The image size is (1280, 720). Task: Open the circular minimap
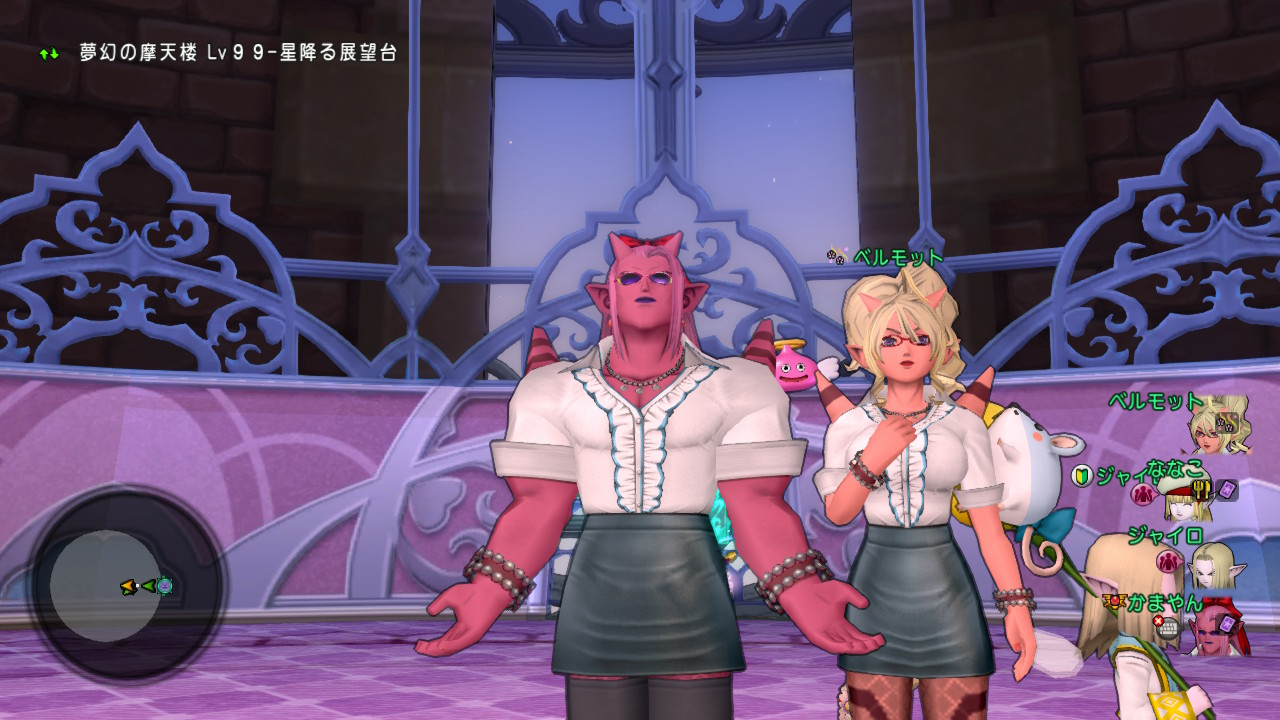[127, 585]
